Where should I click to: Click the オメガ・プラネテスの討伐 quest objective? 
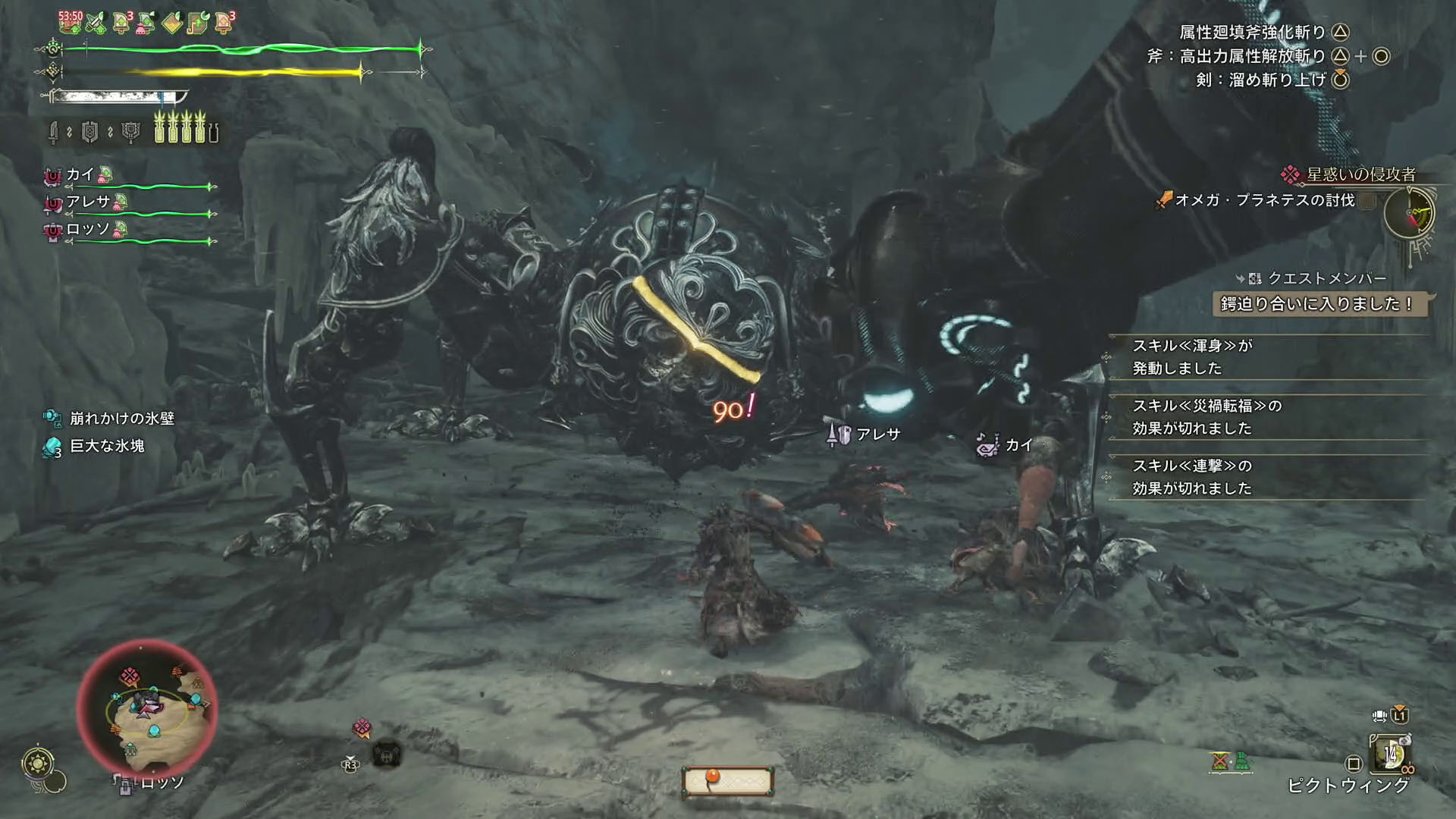tap(1263, 200)
